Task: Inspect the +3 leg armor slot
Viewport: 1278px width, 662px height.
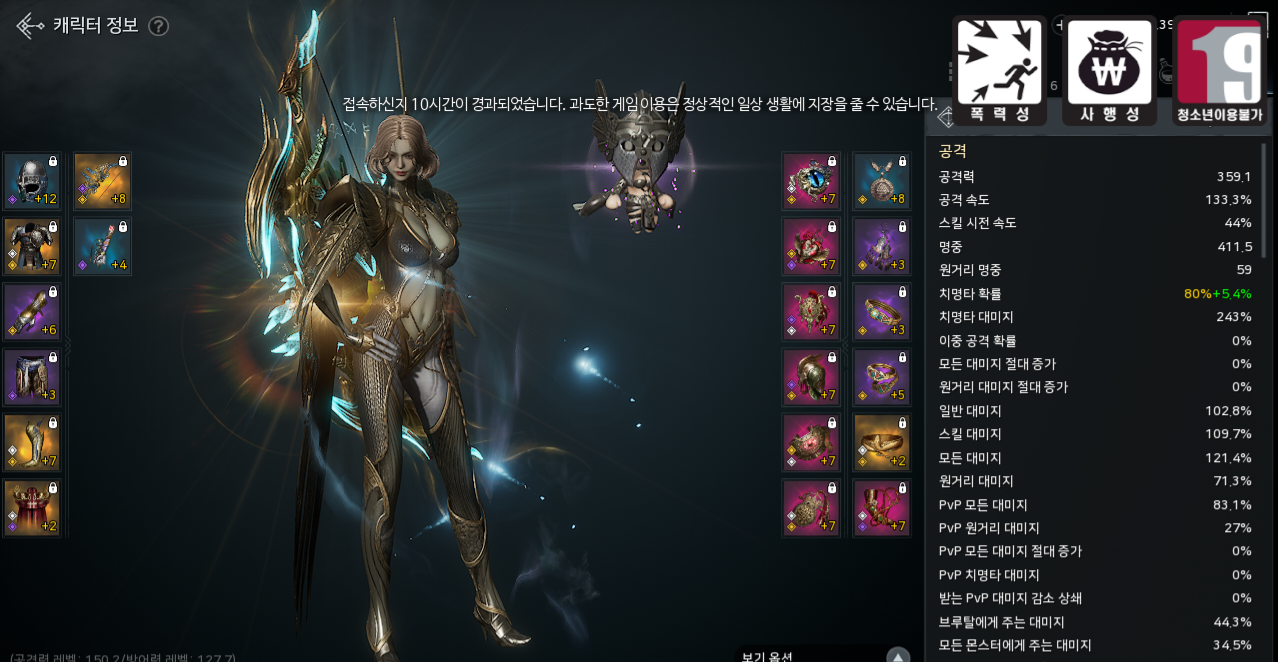Action: [x=32, y=377]
